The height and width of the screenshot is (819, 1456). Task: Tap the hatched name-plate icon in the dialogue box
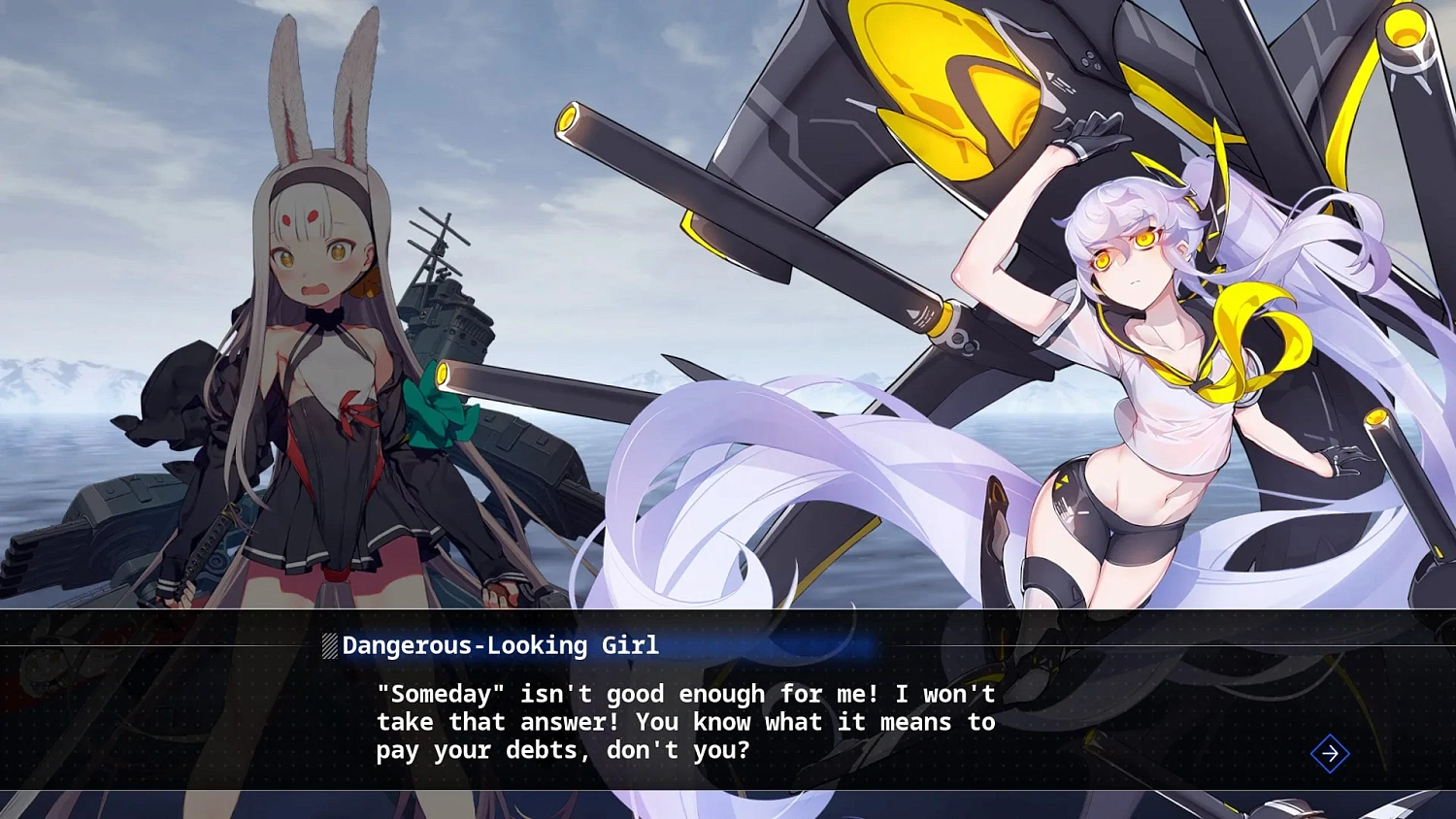click(328, 644)
